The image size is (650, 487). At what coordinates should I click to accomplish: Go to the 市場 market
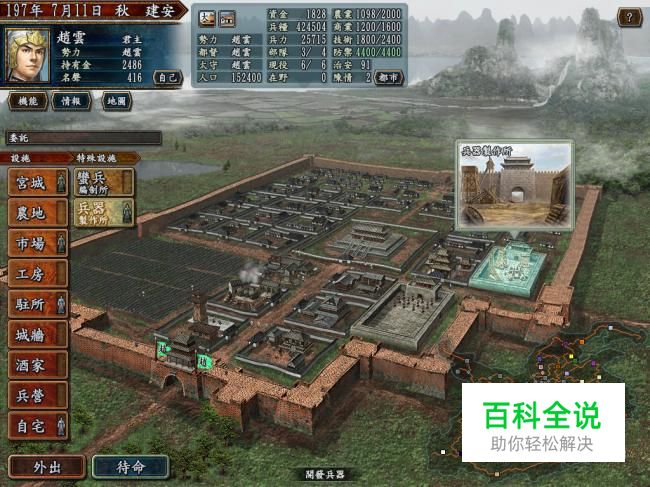point(37,243)
